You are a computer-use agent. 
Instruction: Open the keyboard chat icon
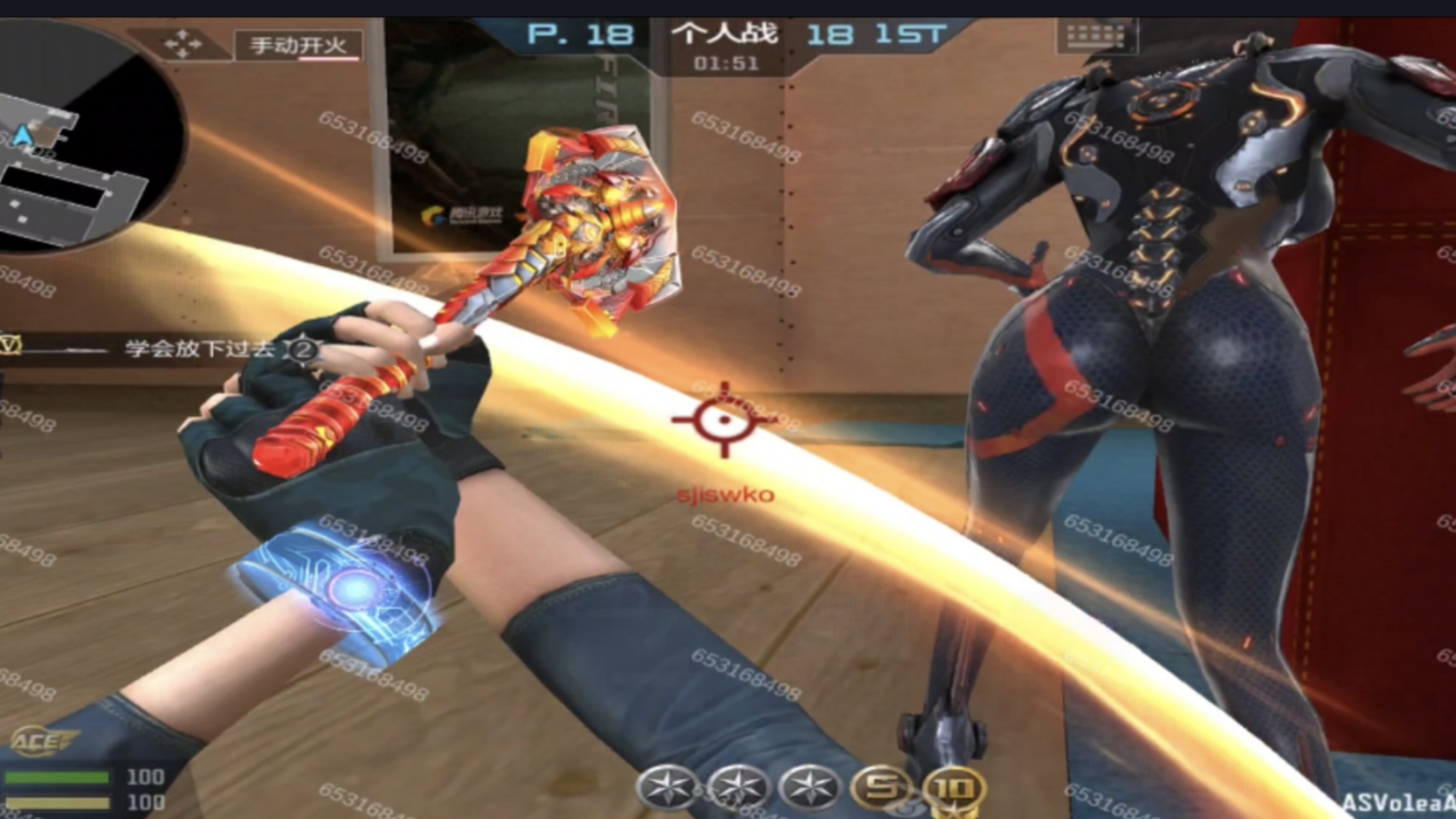tap(1096, 36)
